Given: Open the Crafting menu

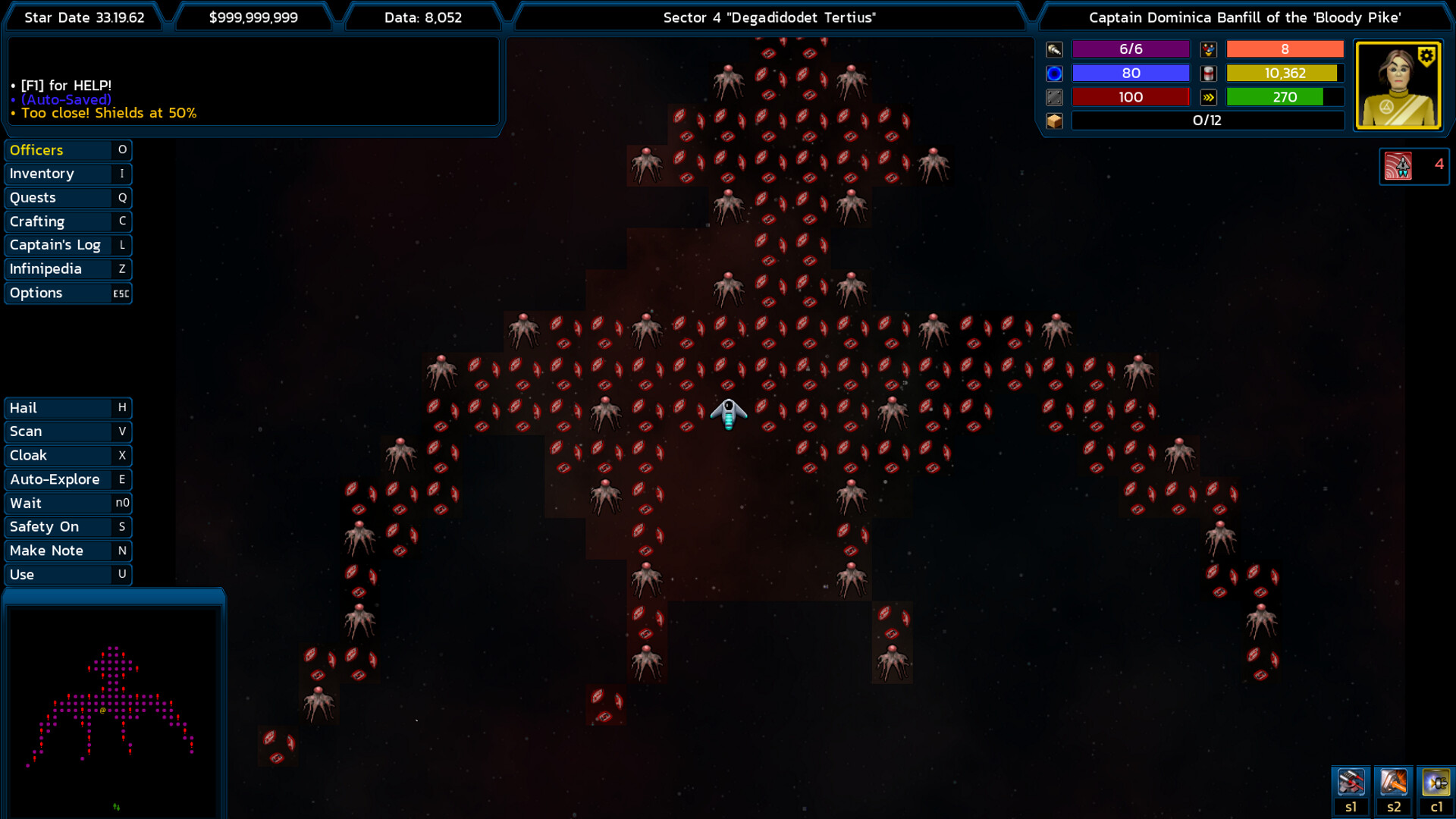Looking at the screenshot, I should 67,221.
